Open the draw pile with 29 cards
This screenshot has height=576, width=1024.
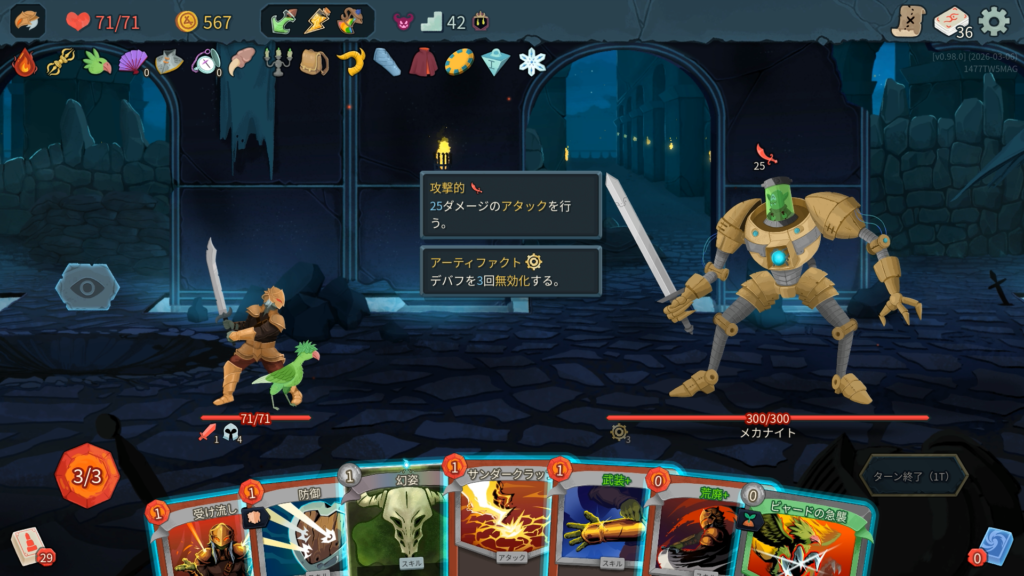pos(29,545)
